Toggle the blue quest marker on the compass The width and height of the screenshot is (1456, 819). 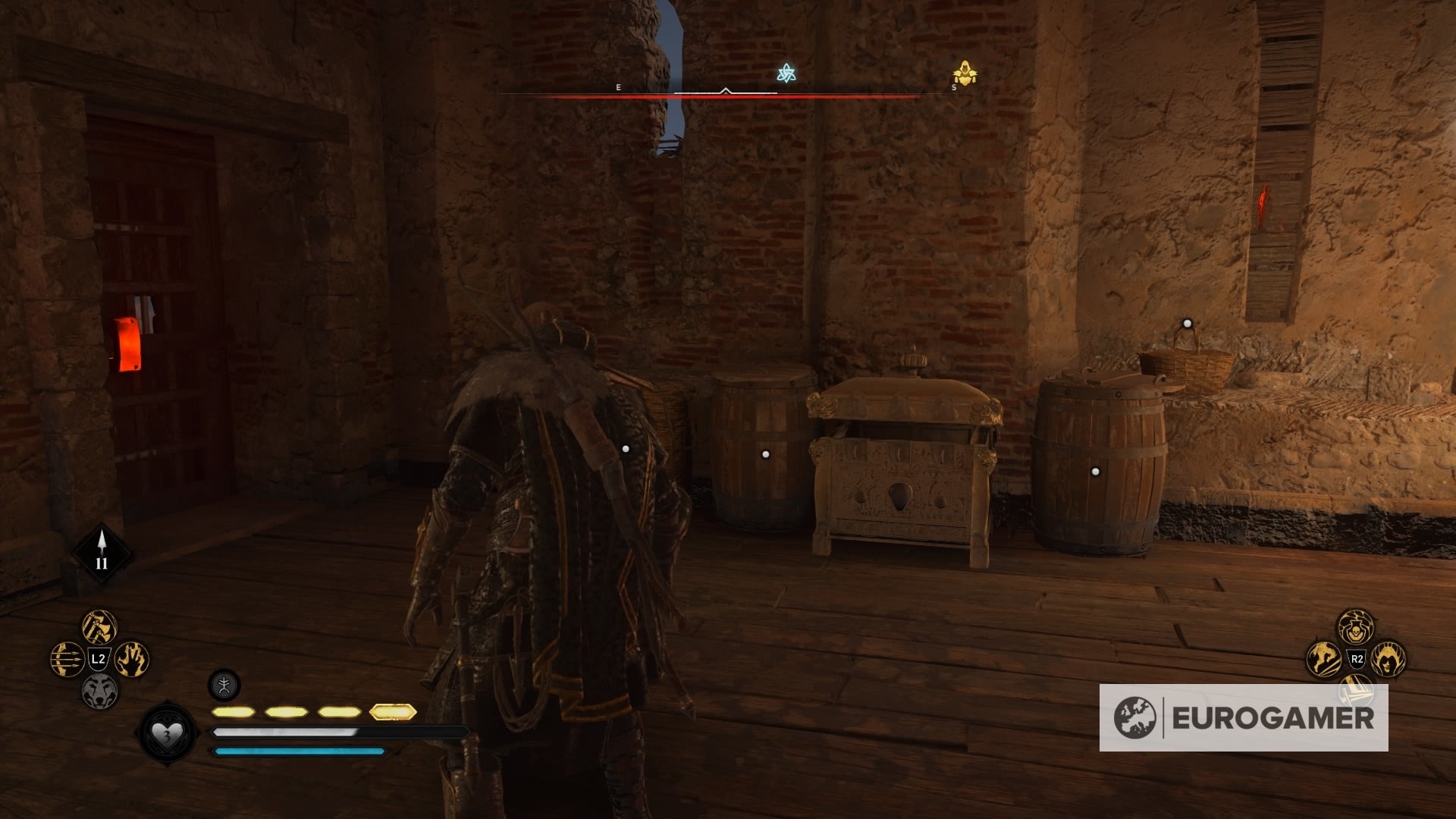[788, 73]
